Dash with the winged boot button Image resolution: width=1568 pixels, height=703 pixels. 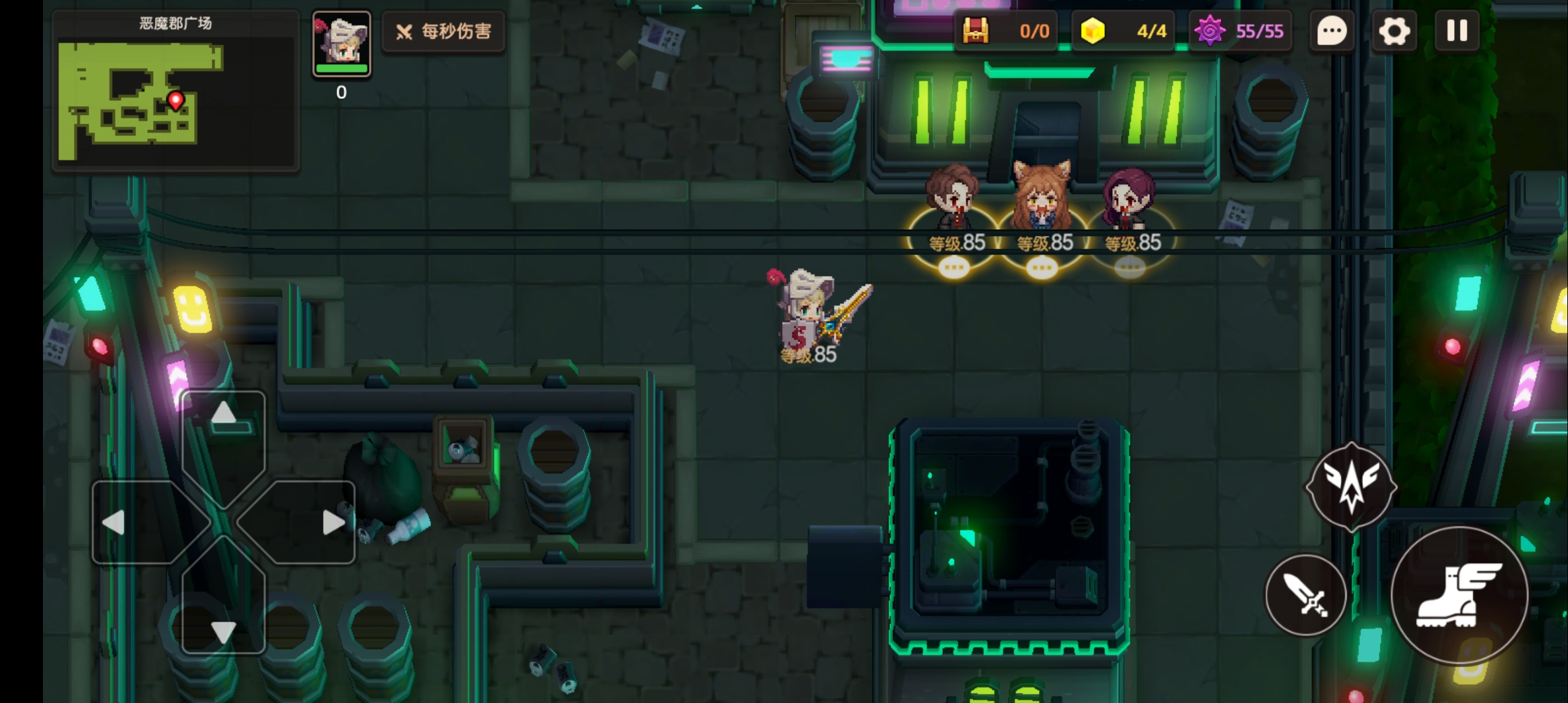click(x=1459, y=595)
